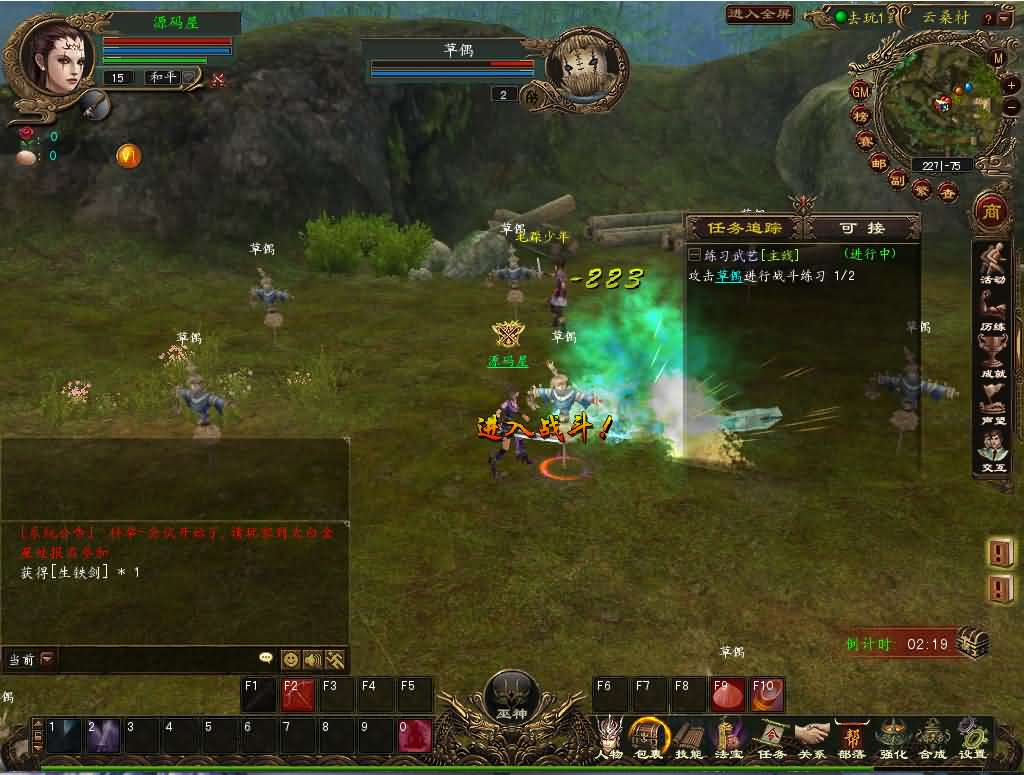Open the 人物 character panel
The image size is (1024, 775).
[609, 738]
